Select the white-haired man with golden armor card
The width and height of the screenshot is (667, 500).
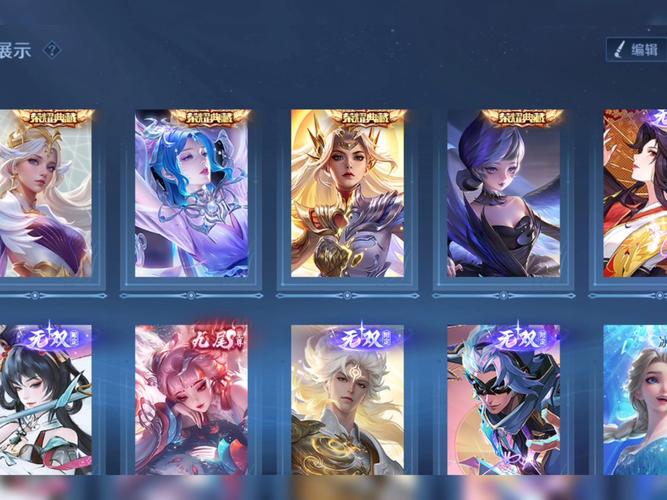point(347,400)
